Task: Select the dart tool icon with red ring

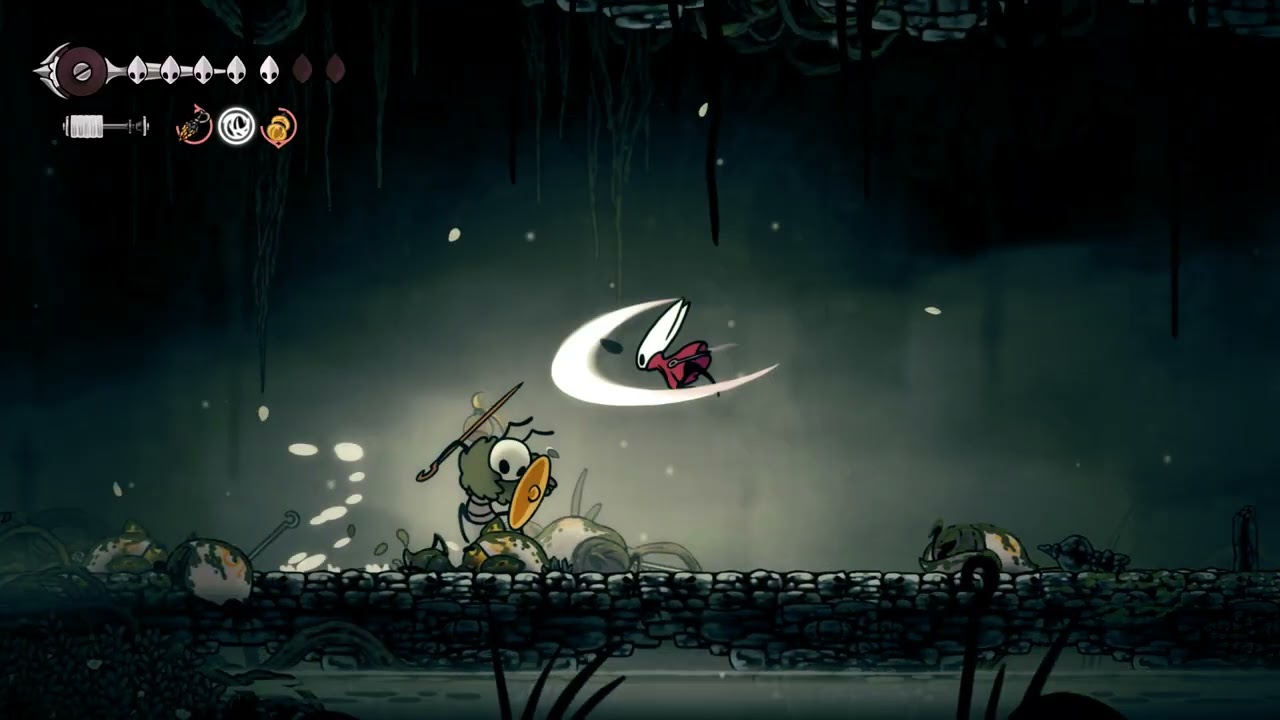Action: (194, 127)
